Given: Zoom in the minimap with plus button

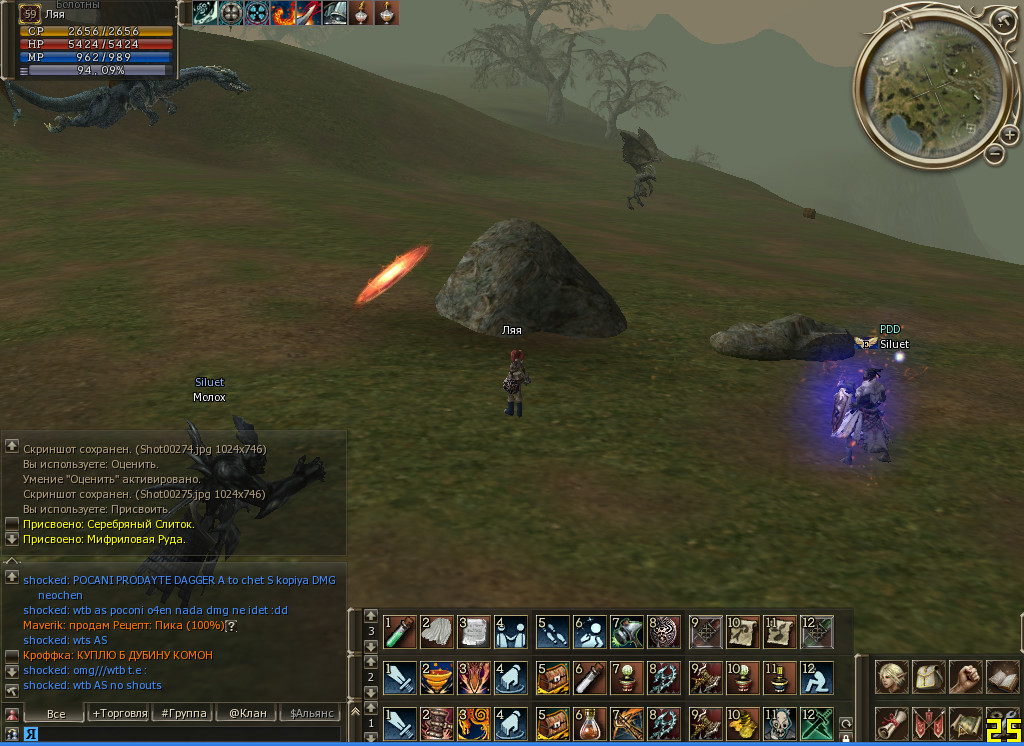Looking at the screenshot, I should (x=1006, y=134).
